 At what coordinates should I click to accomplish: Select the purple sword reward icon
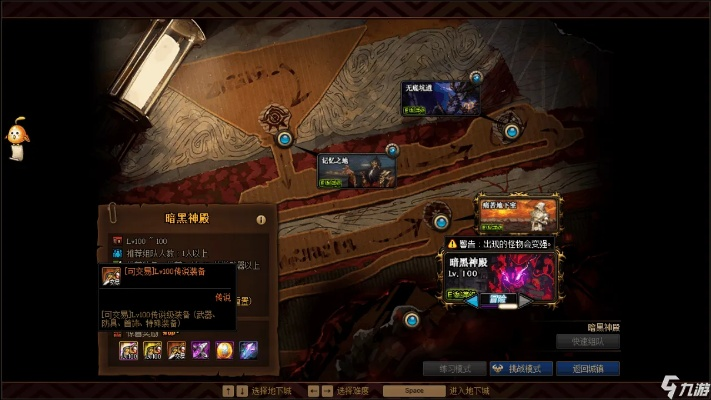pos(200,349)
